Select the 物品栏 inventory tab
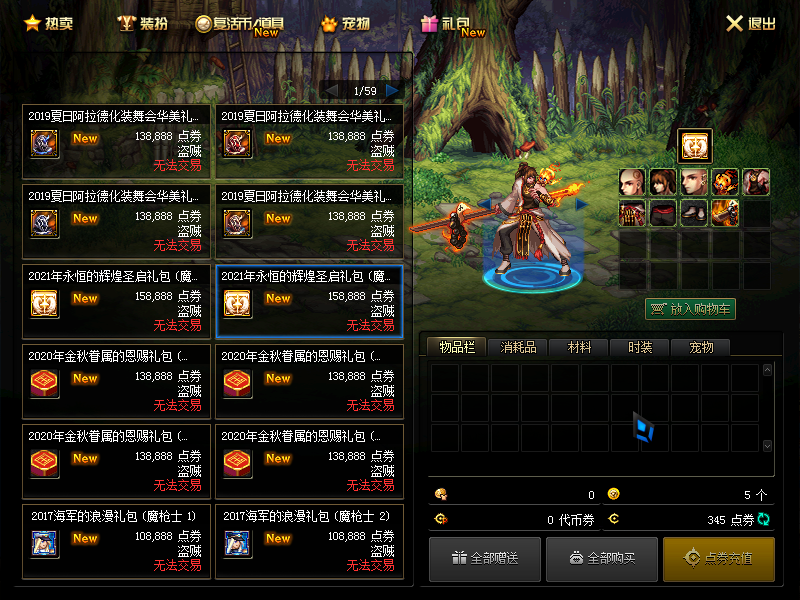This screenshot has width=800, height=600. pyautogui.click(x=456, y=347)
